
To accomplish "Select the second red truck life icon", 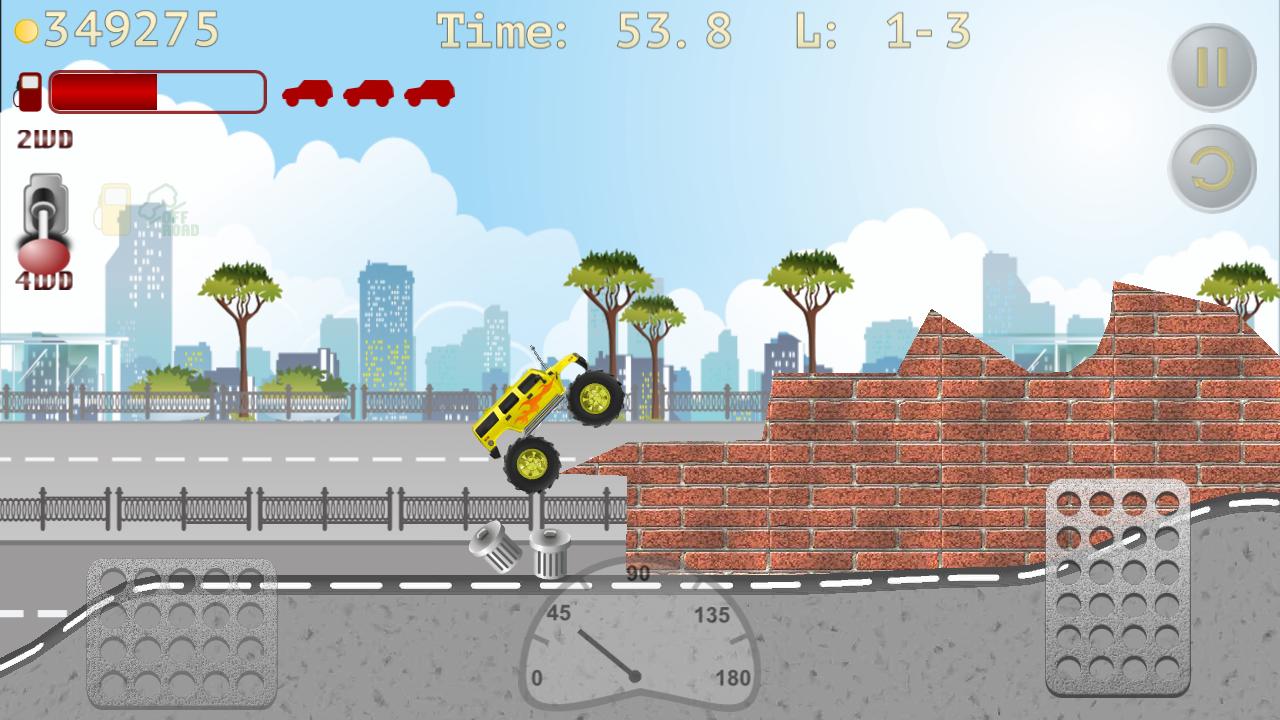I will [x=366, y=93].
